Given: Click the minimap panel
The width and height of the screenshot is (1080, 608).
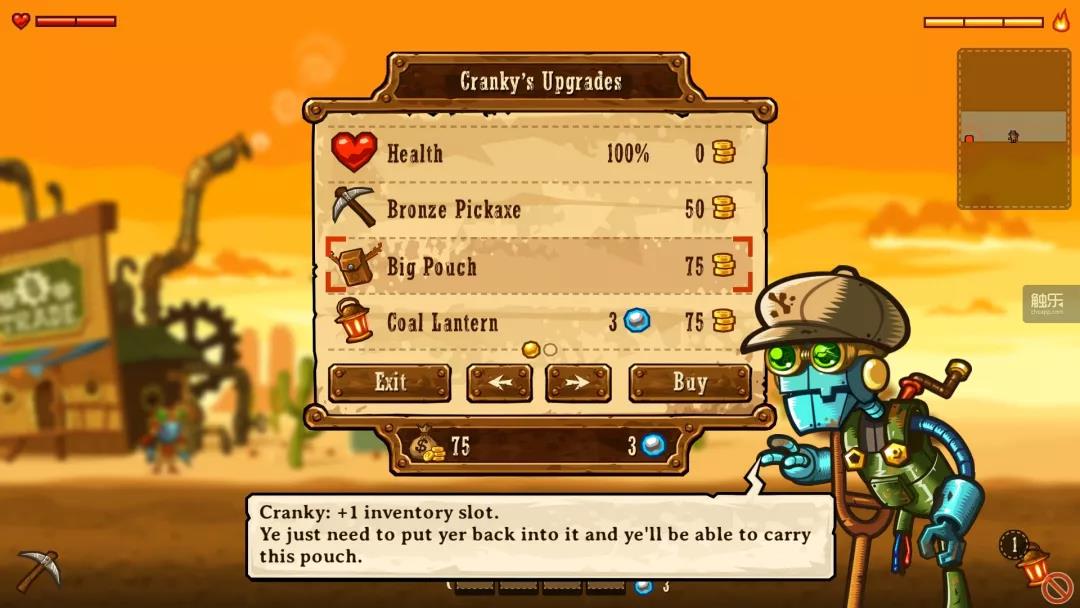Looking at the screenshot, I should tap(1013, 128).
